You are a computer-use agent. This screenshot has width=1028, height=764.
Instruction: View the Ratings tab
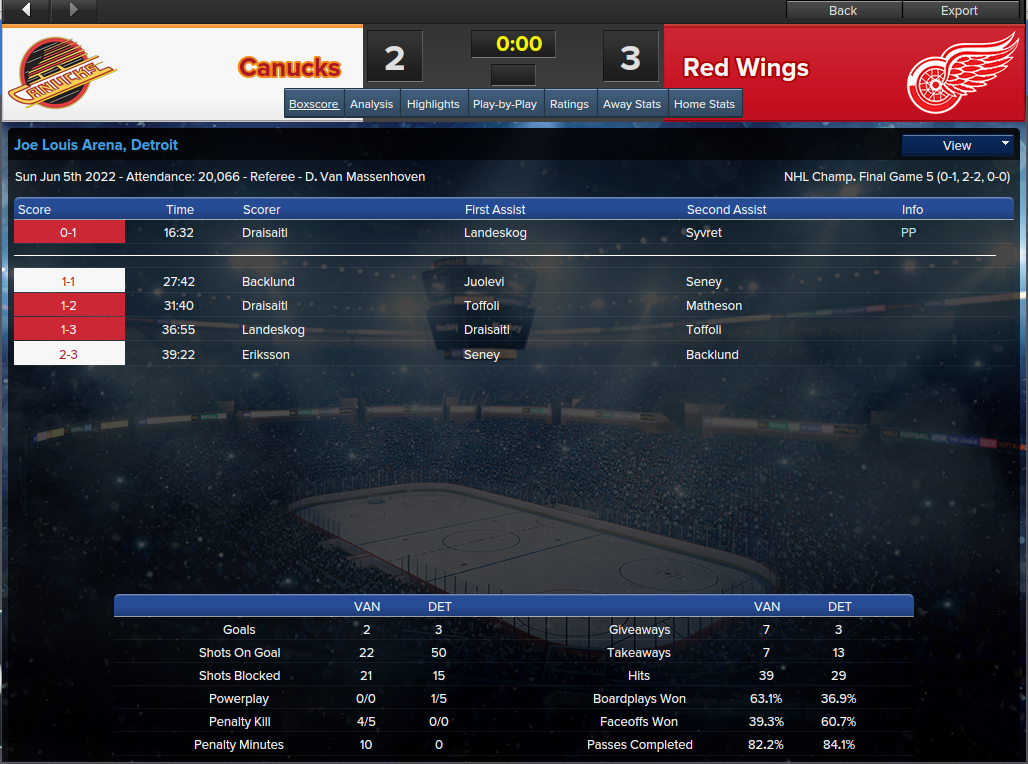tap(569, 104)
